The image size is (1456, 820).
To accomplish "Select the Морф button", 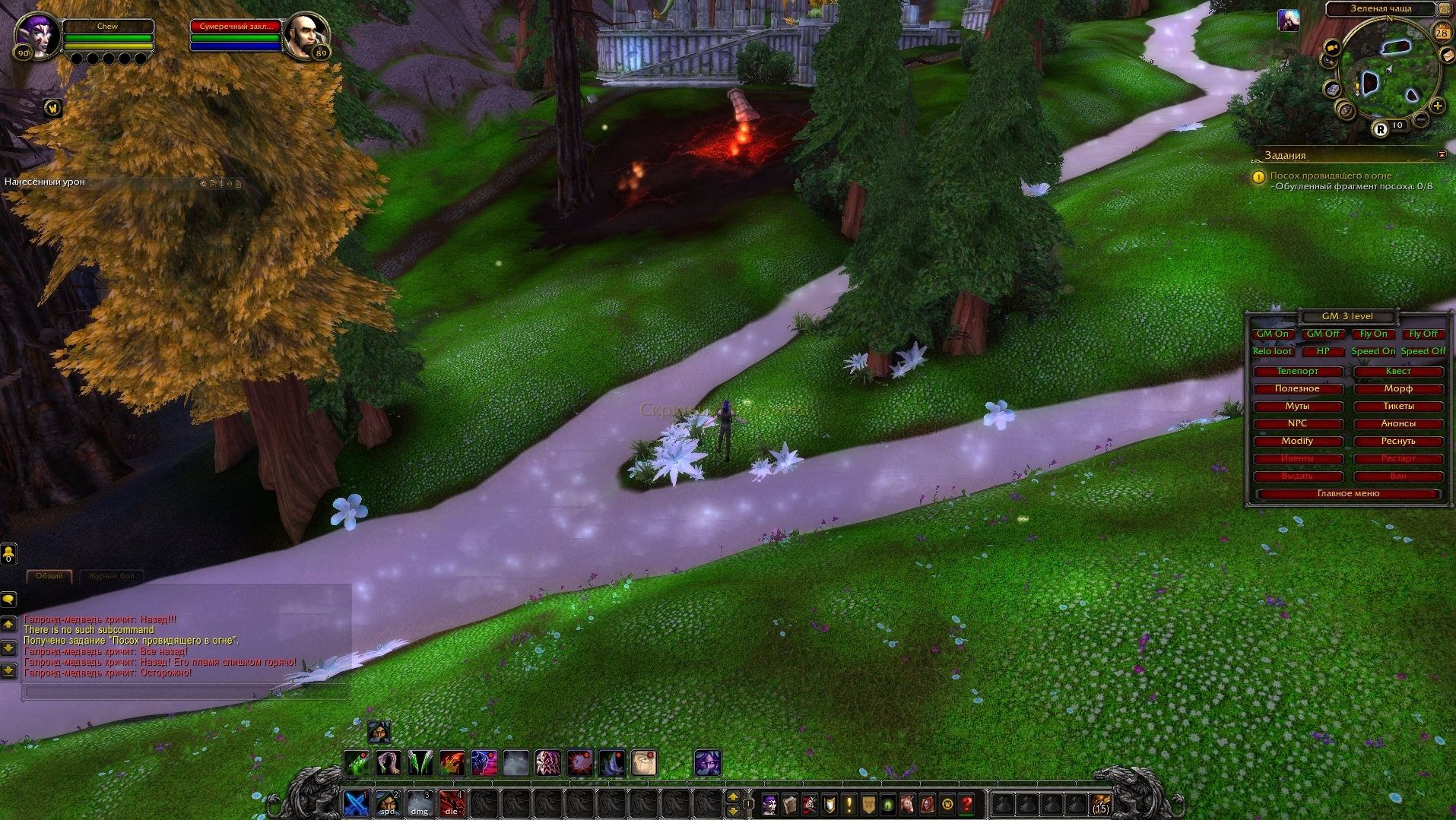I will (x=1398, y=388).
